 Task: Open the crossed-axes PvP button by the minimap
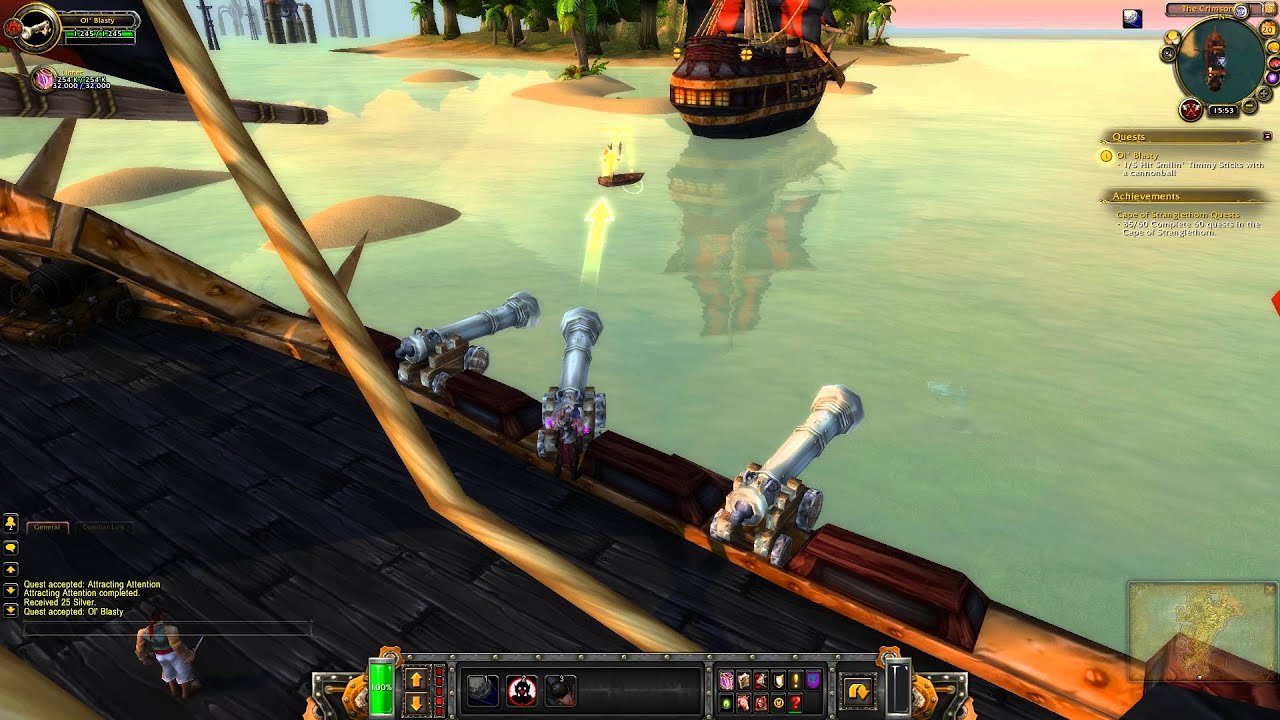[1190, 109]
